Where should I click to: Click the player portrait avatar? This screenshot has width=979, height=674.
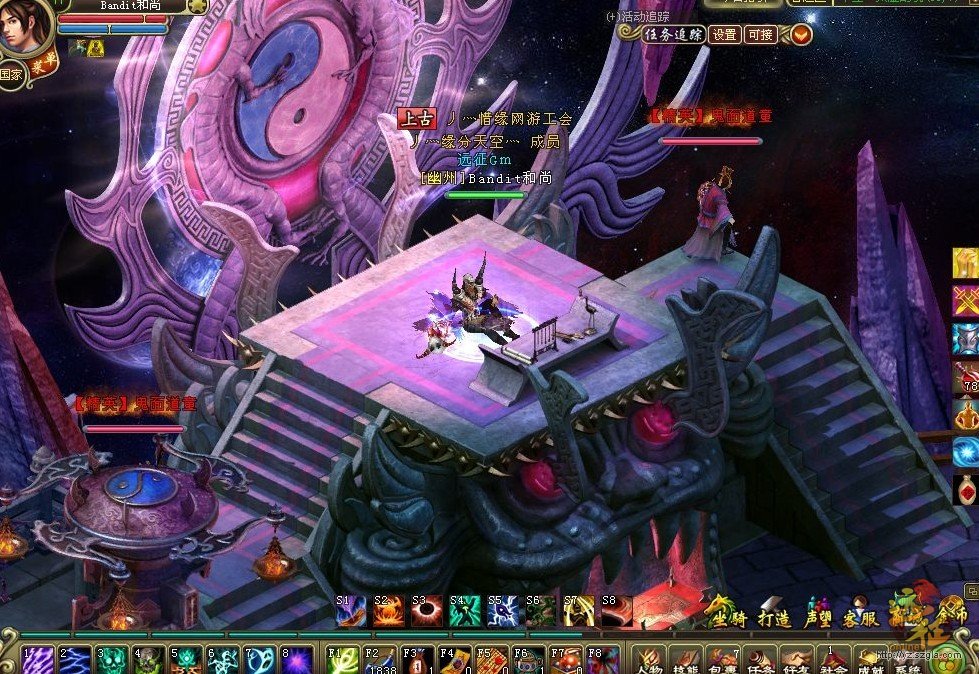click(x=24, y=28)
